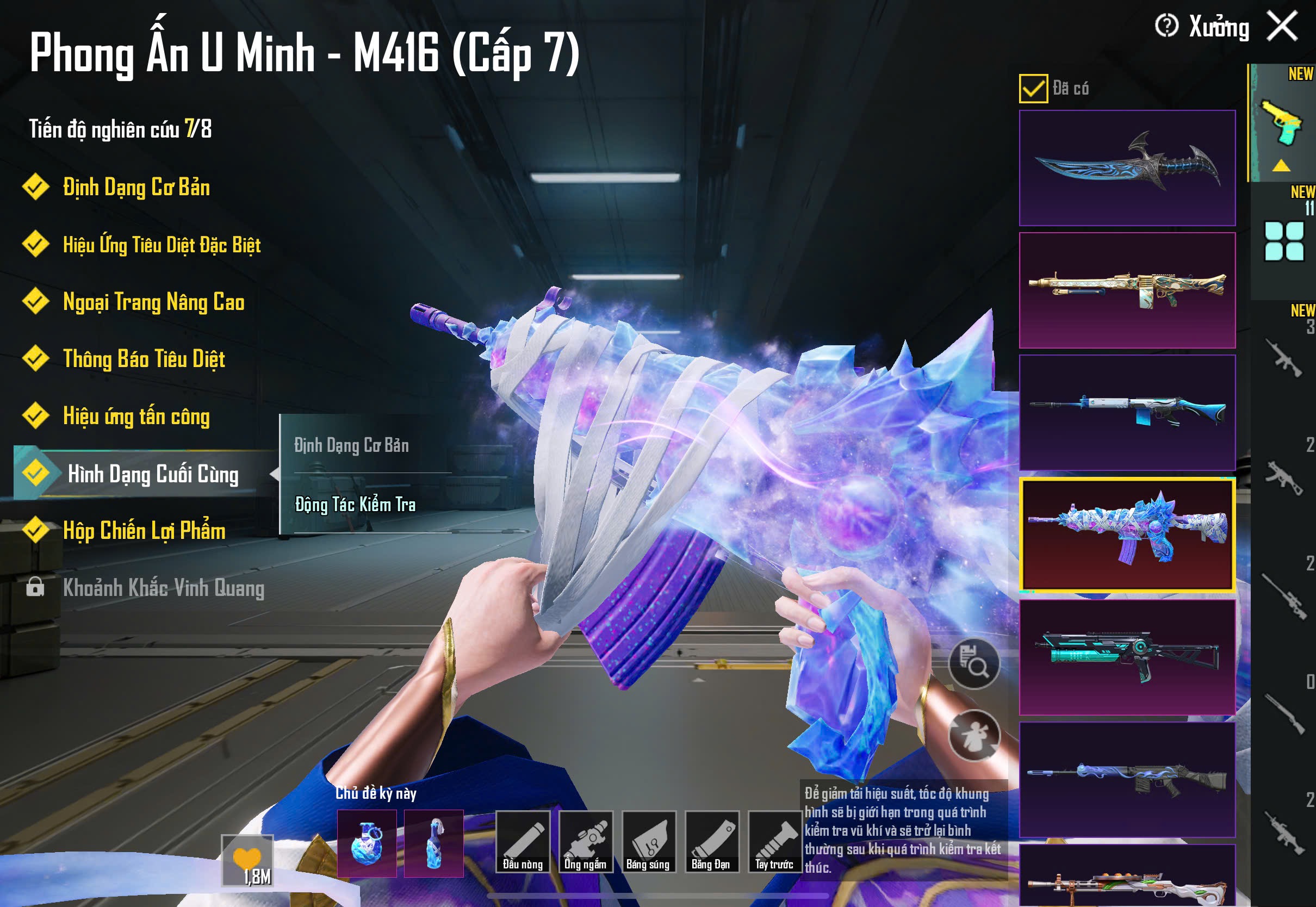Open the Ống ngắm scope attachment slot
1316x907 pixels.
585,842
